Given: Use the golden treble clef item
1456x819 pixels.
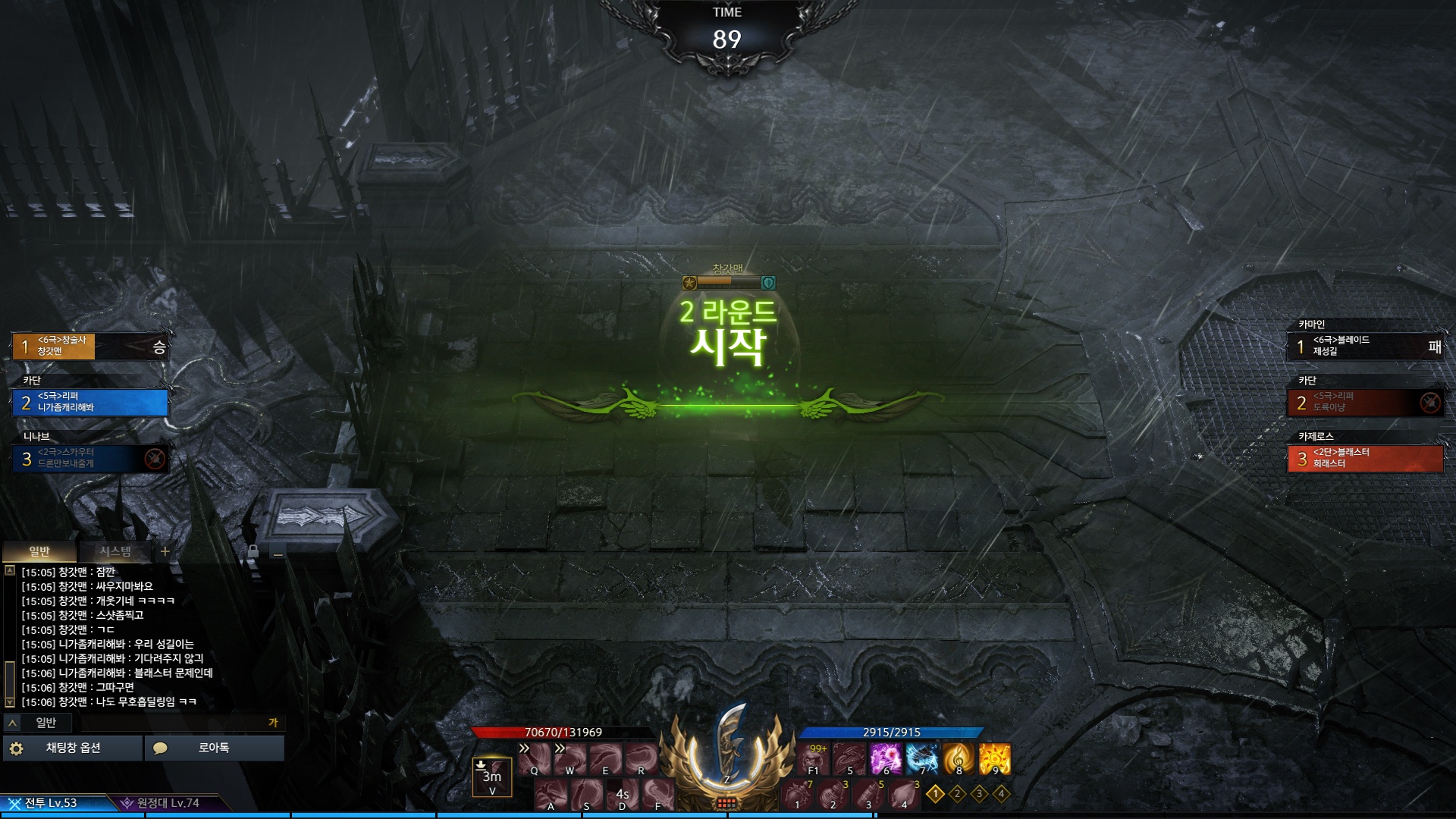Looking at the screenshot, I should [959, 758].
